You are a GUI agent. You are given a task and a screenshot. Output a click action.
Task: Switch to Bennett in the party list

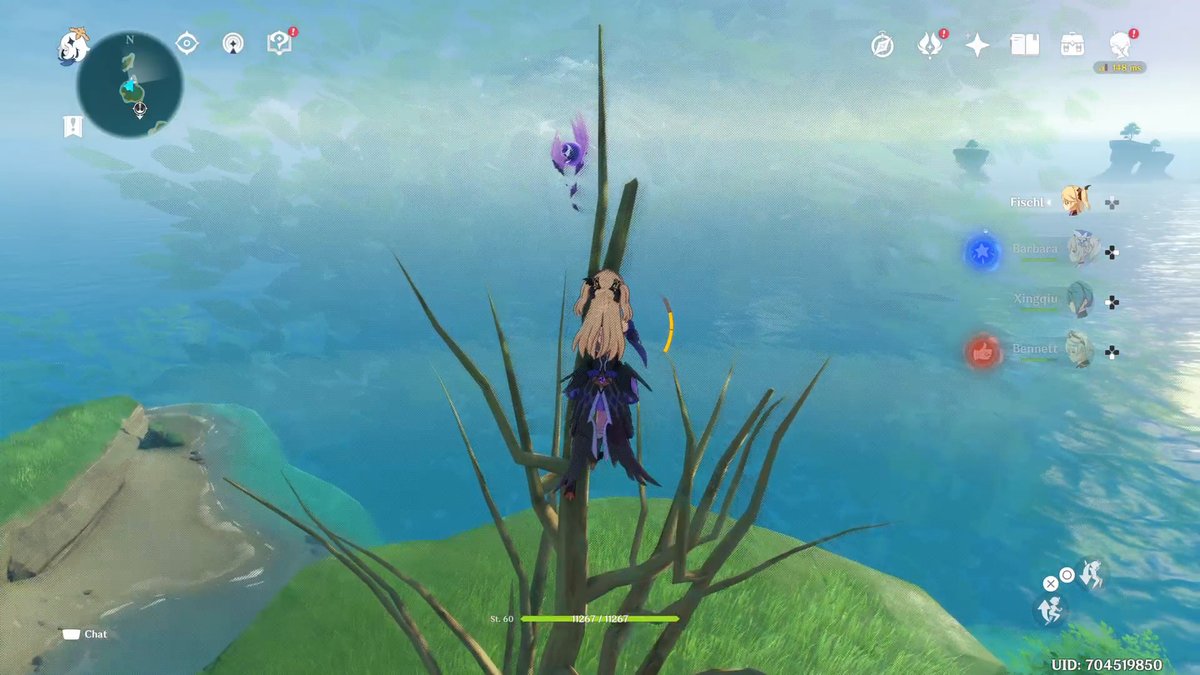[1078, 349]
